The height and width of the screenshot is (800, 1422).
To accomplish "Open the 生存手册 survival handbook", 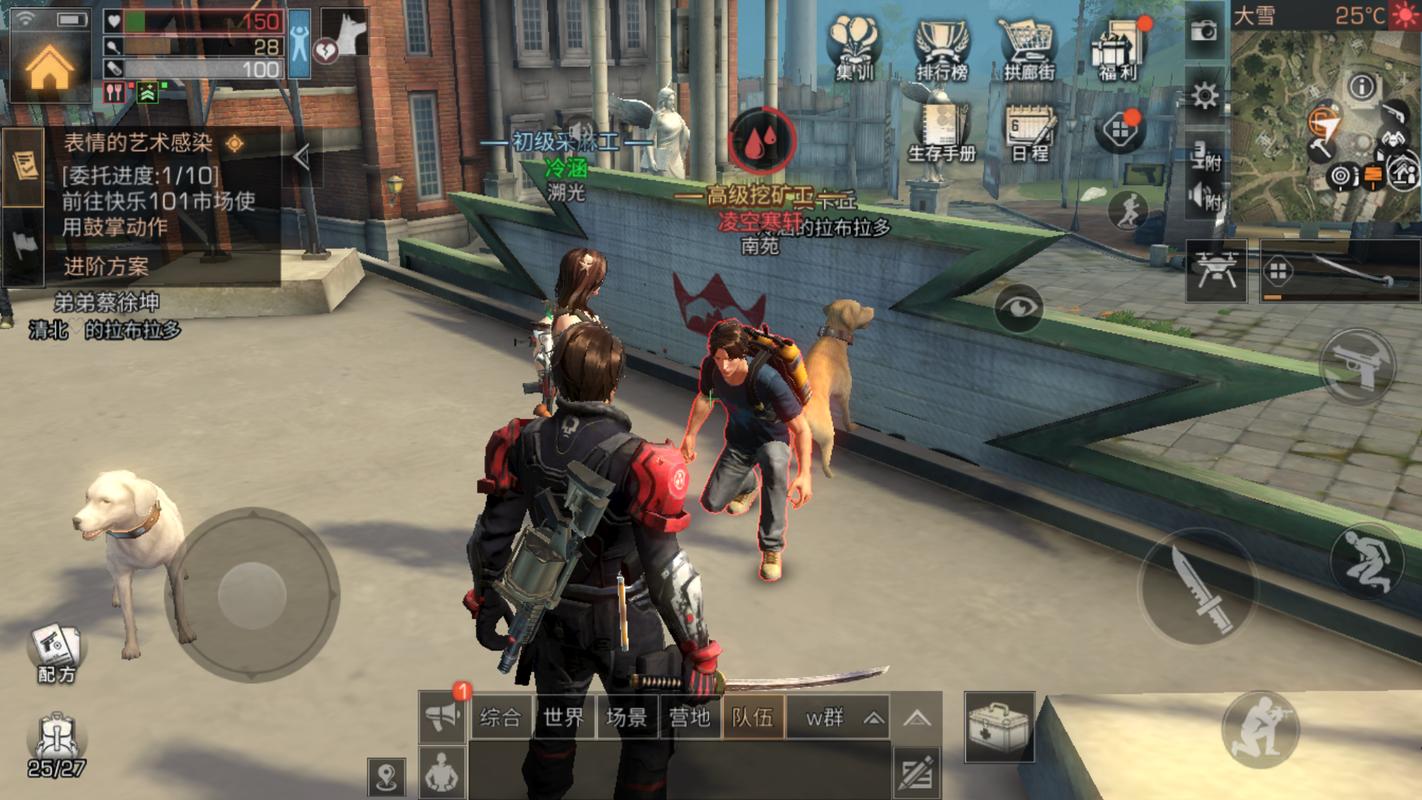I will pos(941,132).
